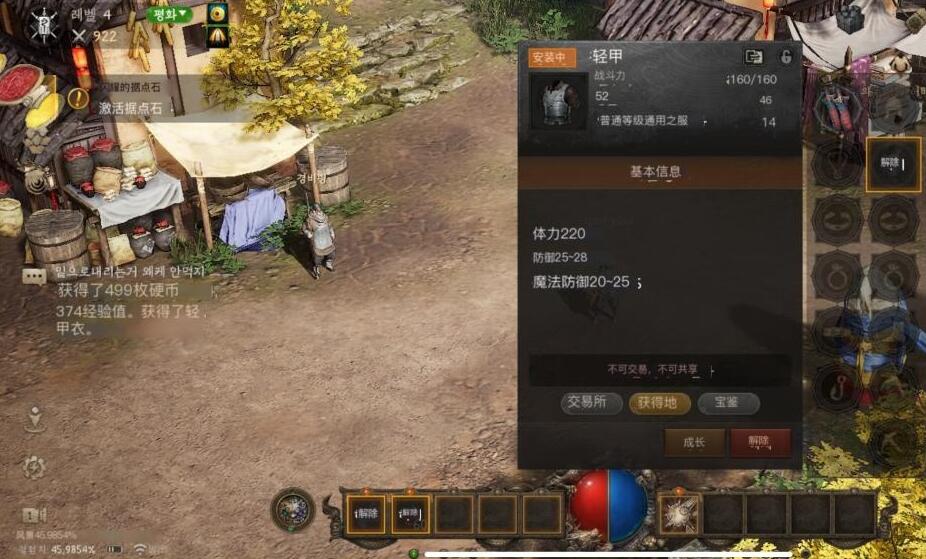Viewport: 926px width, 559px height.
Task: Select the fishing hook equipment slot
Action: [836, 387]
